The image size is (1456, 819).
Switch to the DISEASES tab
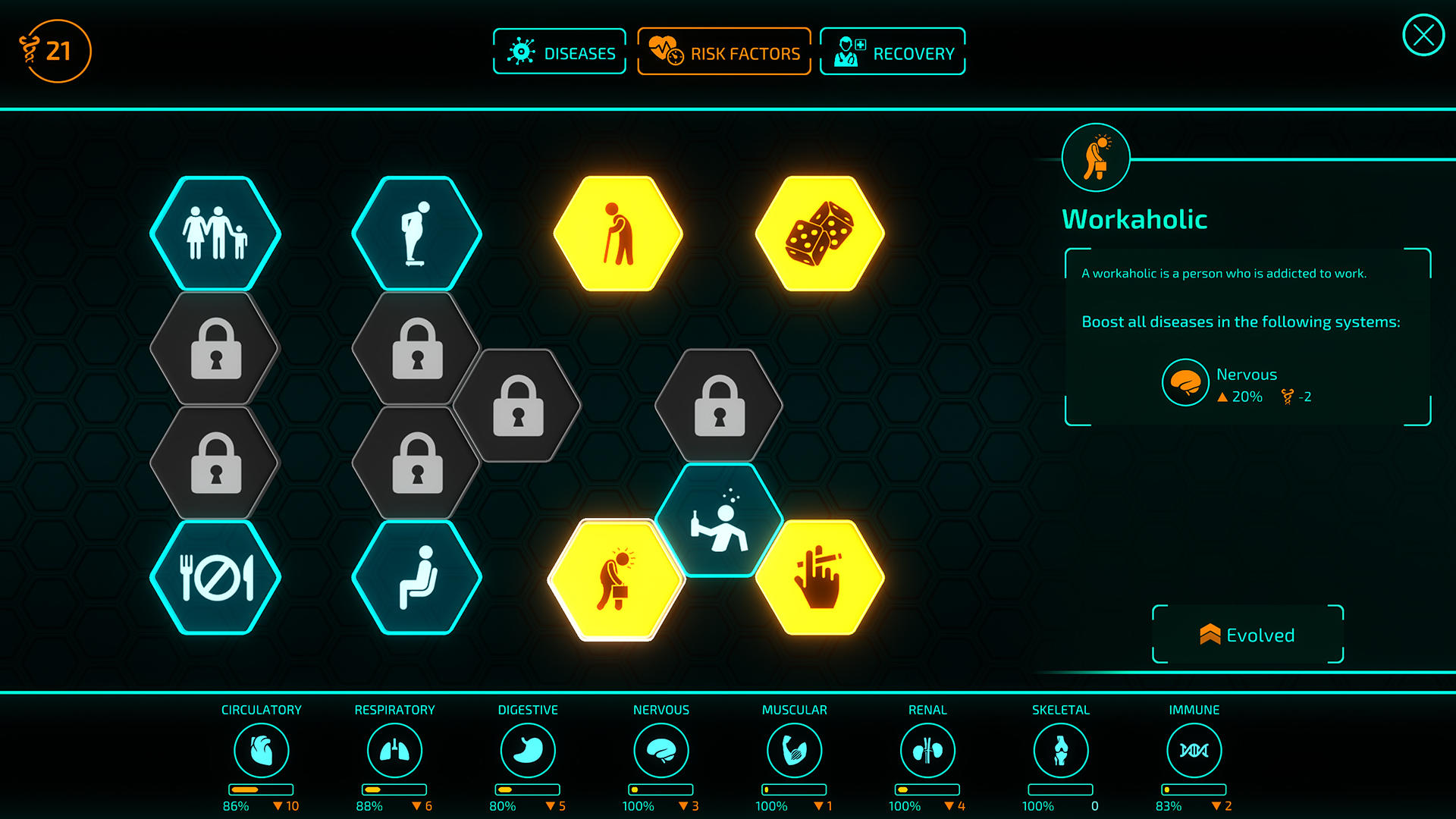click(559, 52)
